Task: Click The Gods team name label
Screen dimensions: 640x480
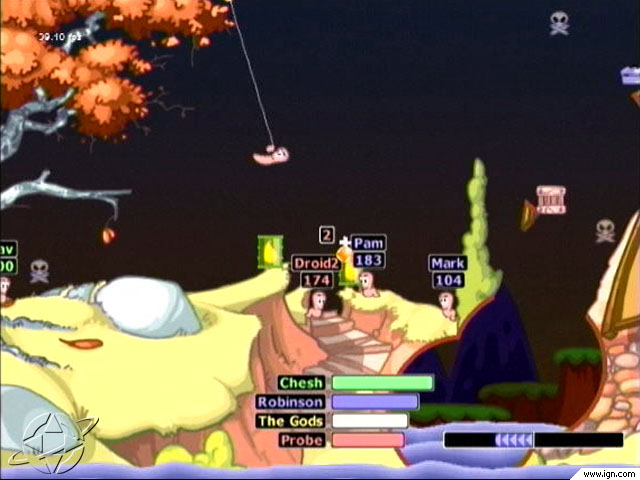Action: pyautogui.click(x=290, y=421)
